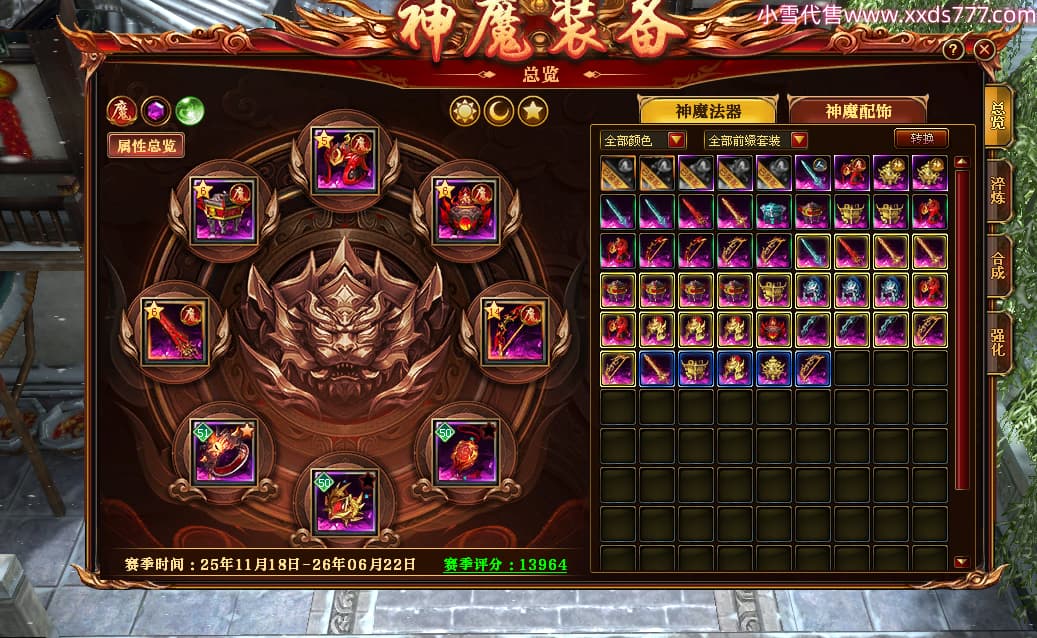Image resolution: width=1037 pixels, height=638 pixels.
Task: Open the 强化 side tab
Action: pyautogui.click(x=998, y=343)
